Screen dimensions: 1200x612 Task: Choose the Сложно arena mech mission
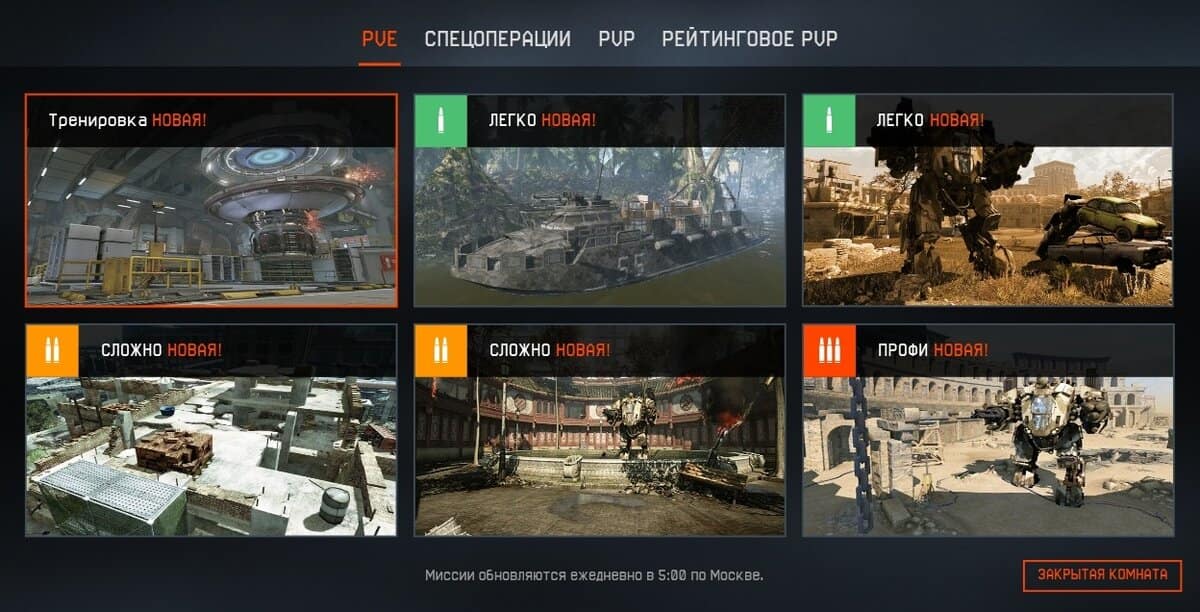(600, 430)
